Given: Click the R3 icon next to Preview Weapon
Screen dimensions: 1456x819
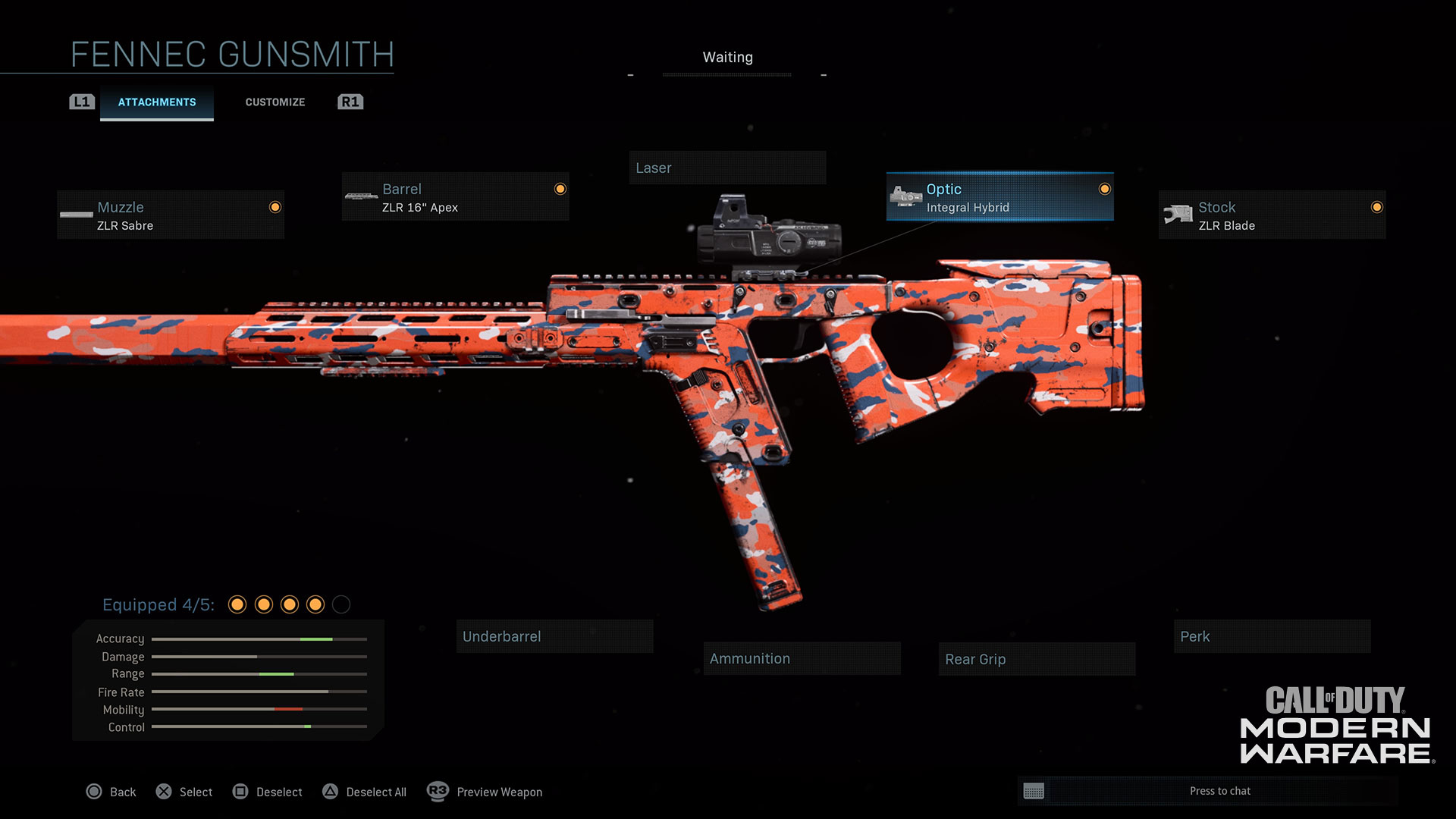Looking at the screenshot, I should tap(438, 792).
